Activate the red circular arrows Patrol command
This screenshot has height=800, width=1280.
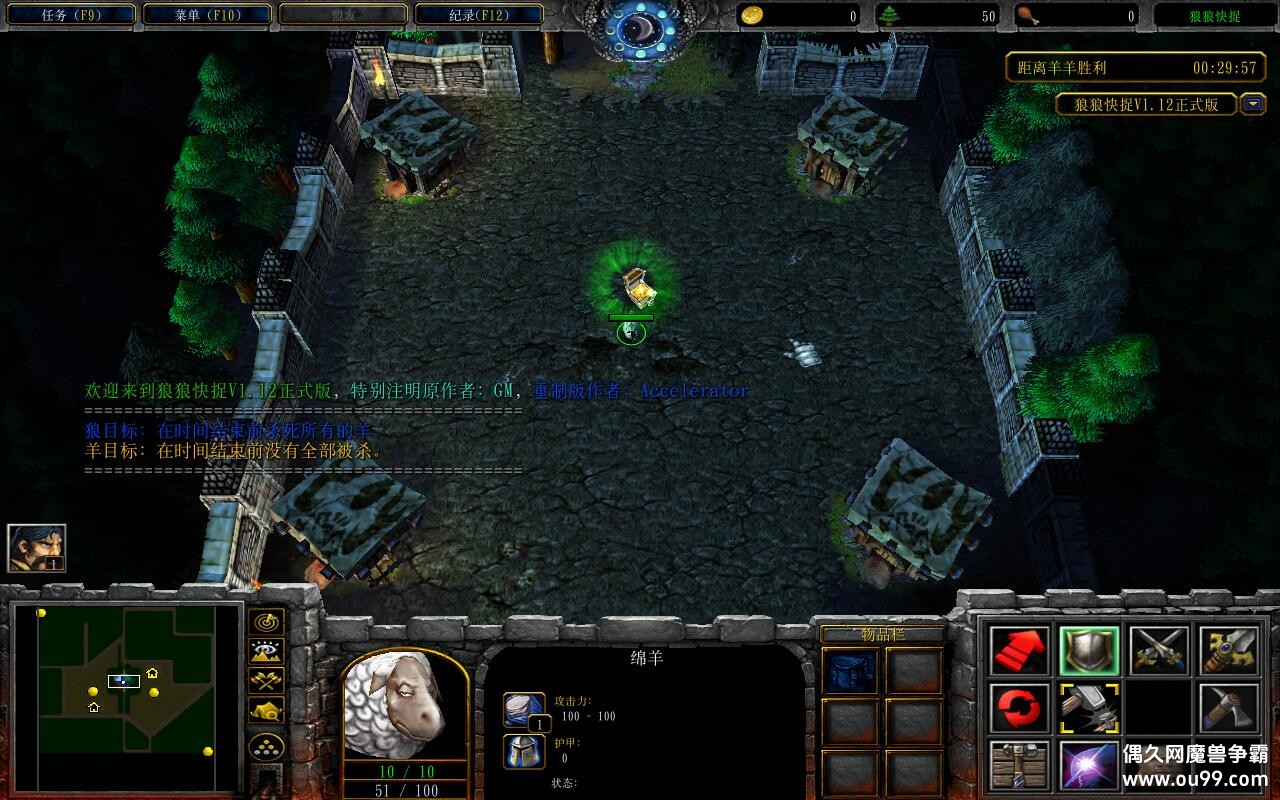1020,709
